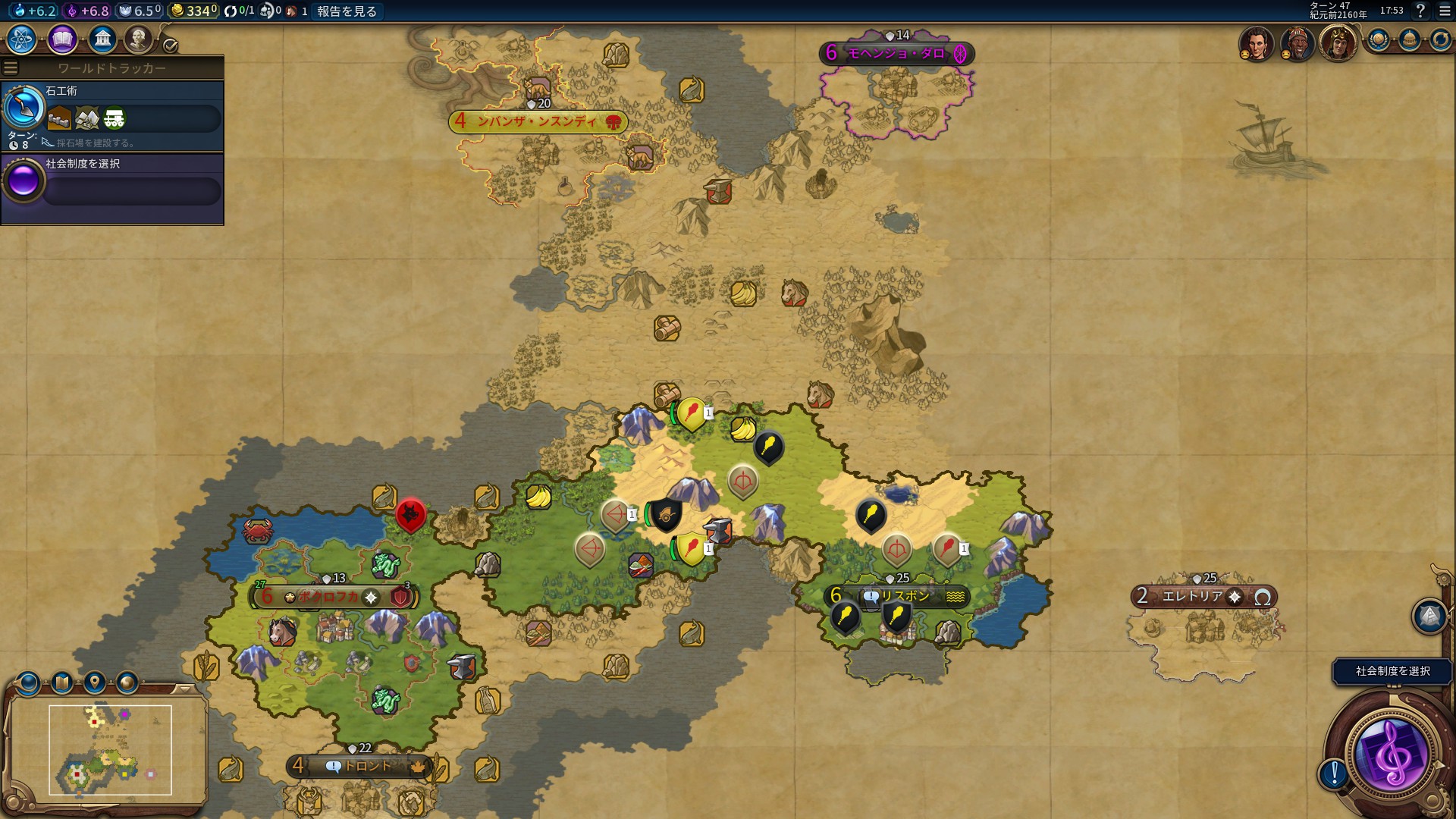Select the leader portrait with red patterned cap
This screenshot has height=819, width=1456.
pos(1297,42)
